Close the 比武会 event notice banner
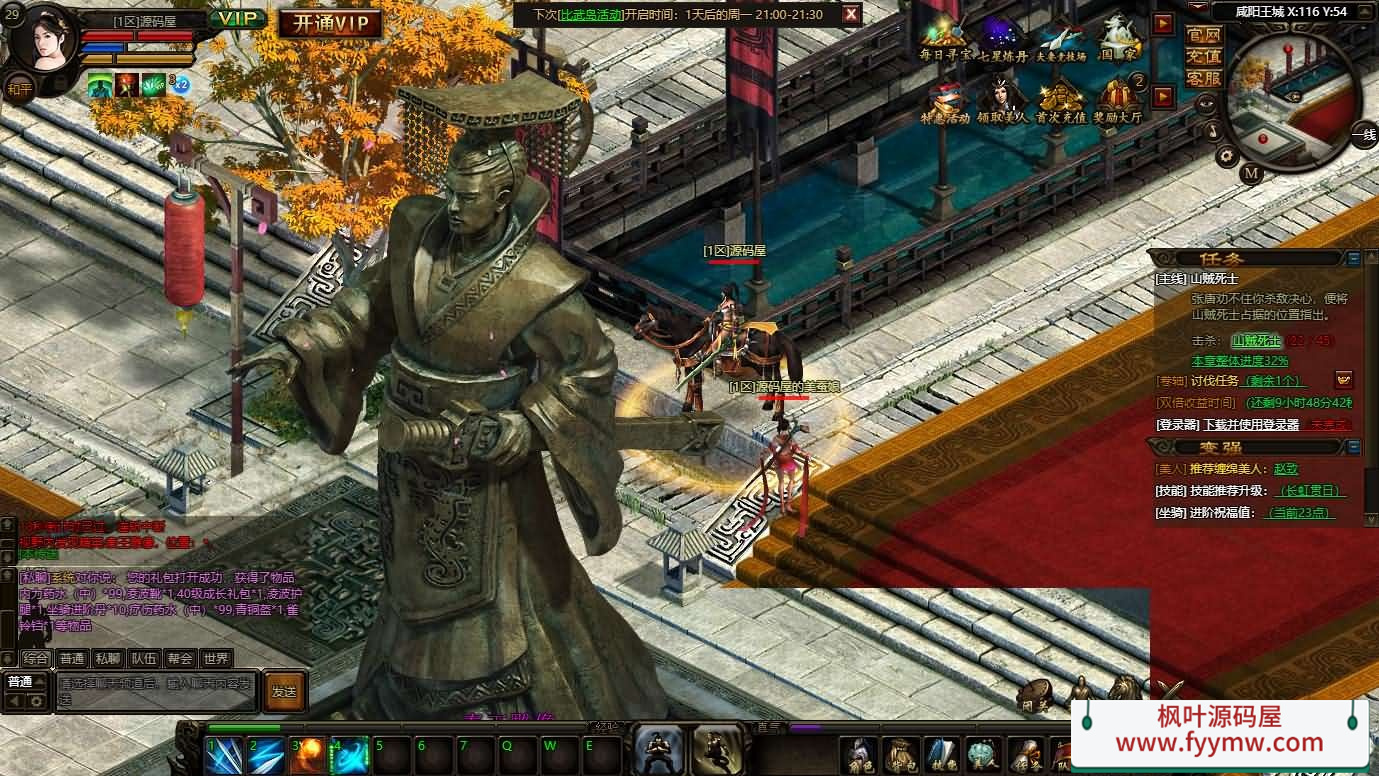The width and height of the screenshot is (1379, 776). [x=850, y=14]
